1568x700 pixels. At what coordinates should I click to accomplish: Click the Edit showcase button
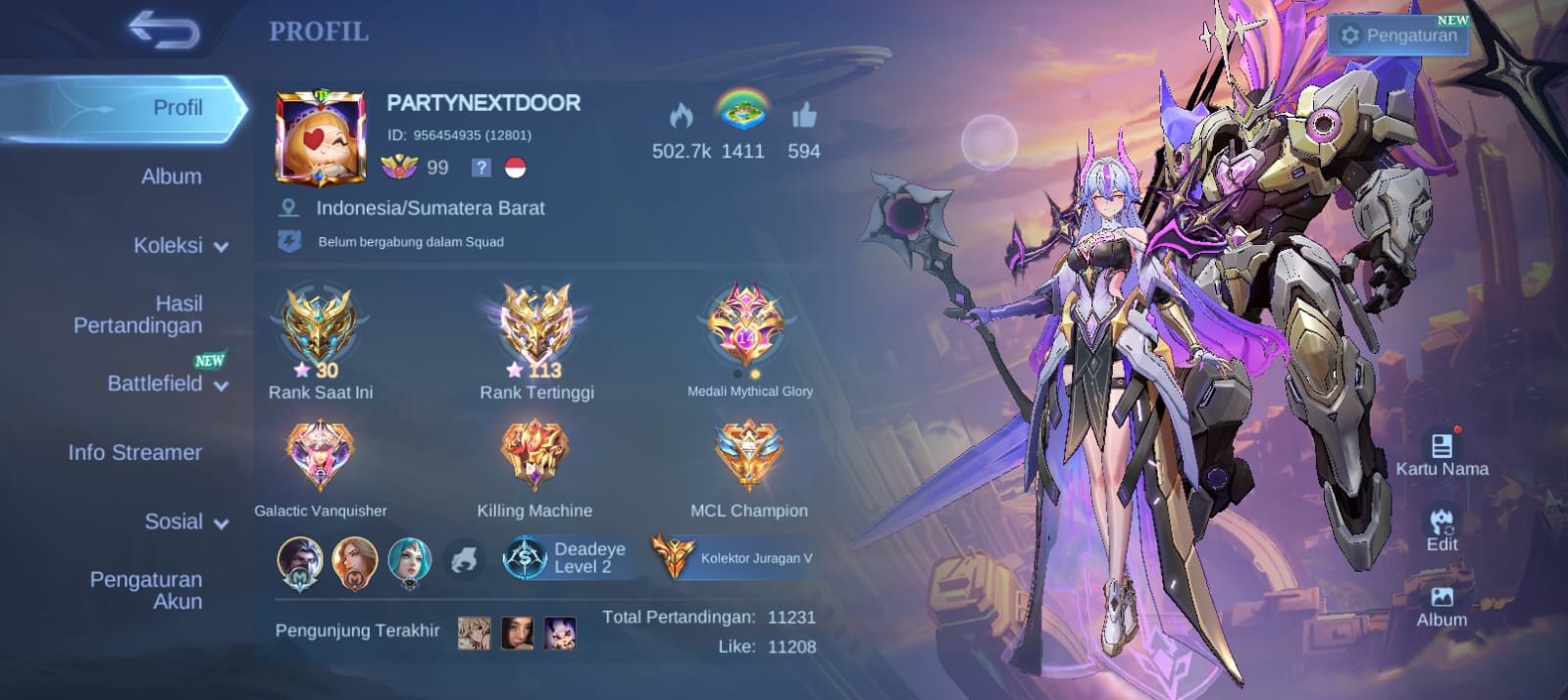1442,529
